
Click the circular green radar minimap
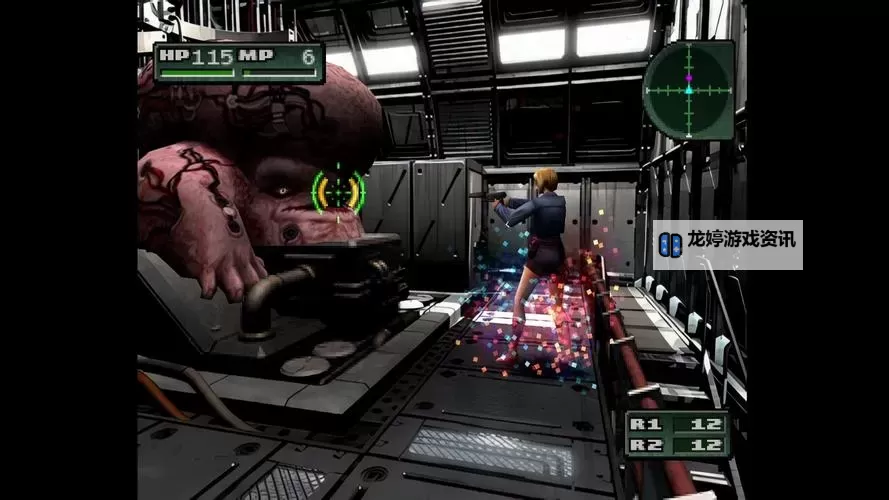click(x=688, y=90)
